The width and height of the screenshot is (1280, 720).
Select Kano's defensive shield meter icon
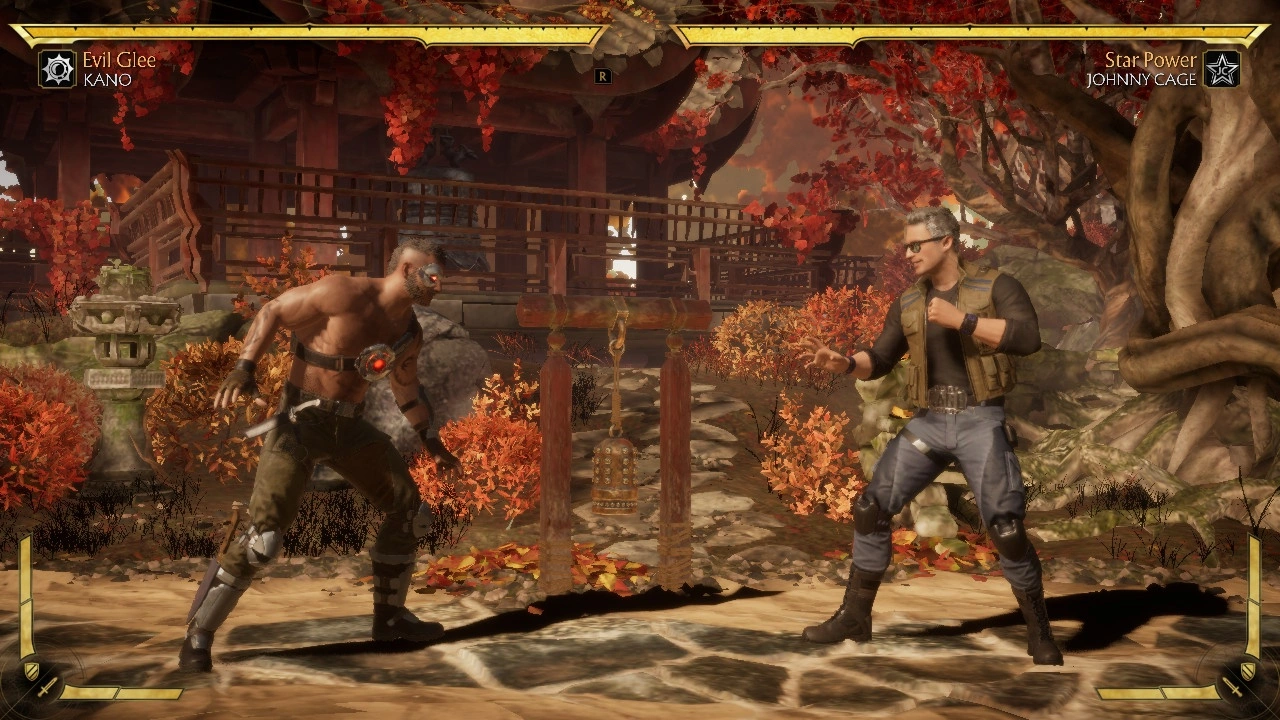pos(31,670)
